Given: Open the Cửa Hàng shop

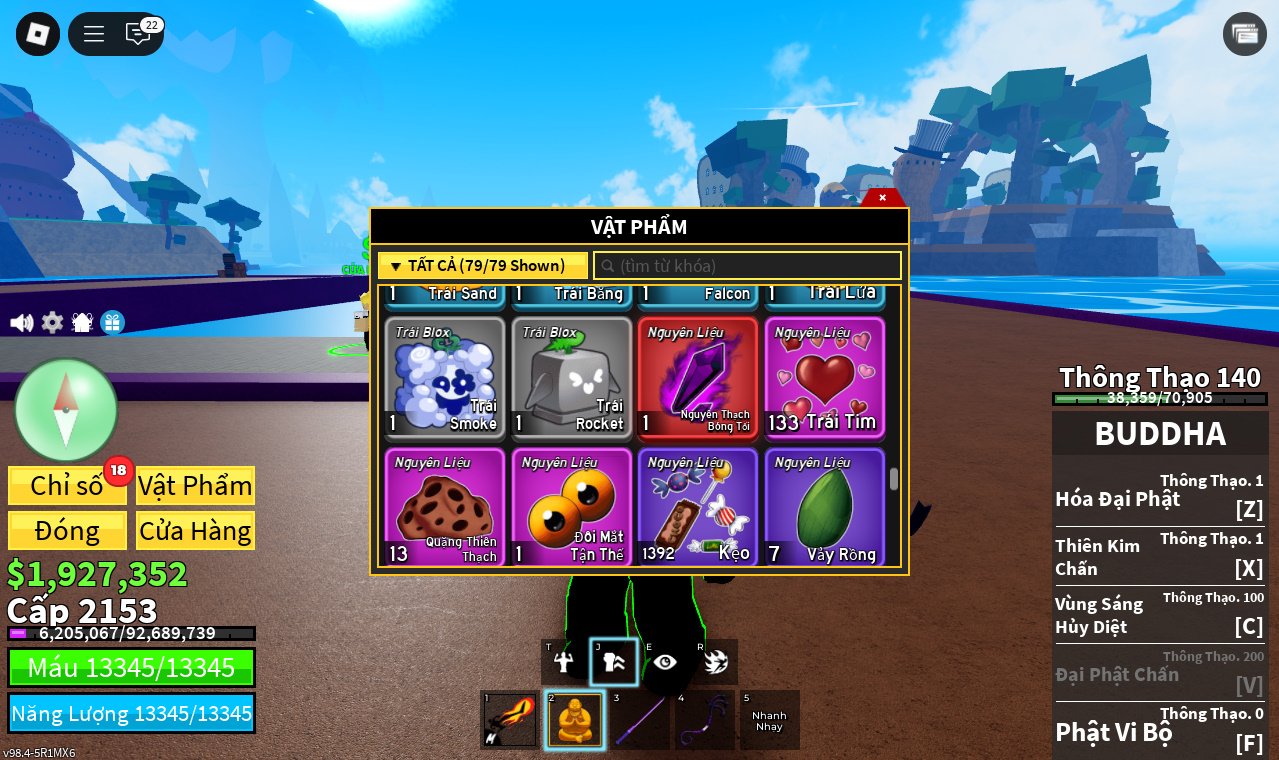Looking at the screenshot, I should pyautogui.click(x=195, y=531).
